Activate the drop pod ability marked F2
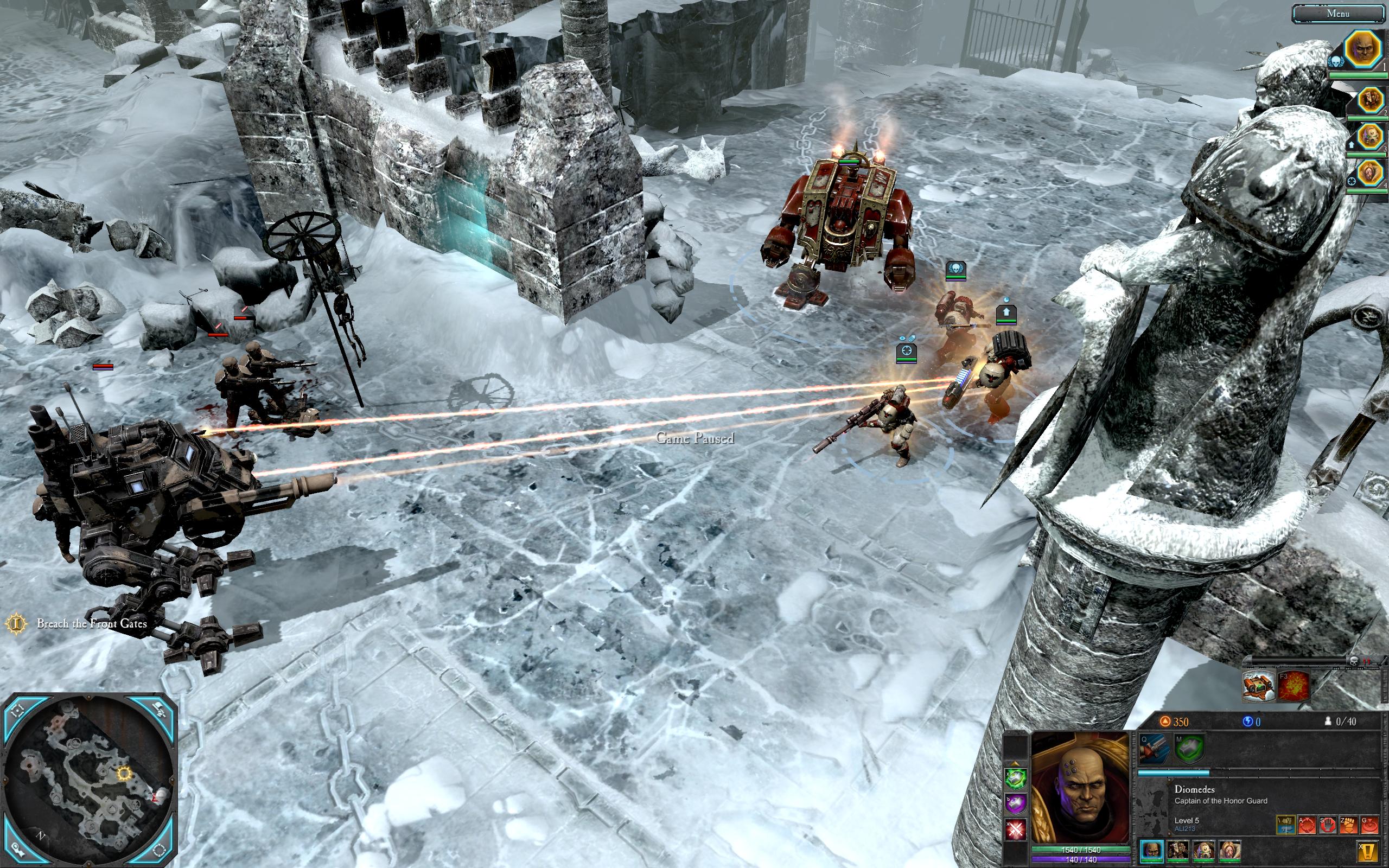Screen dimensions: 1389x868 click(x=1258, y=686)
